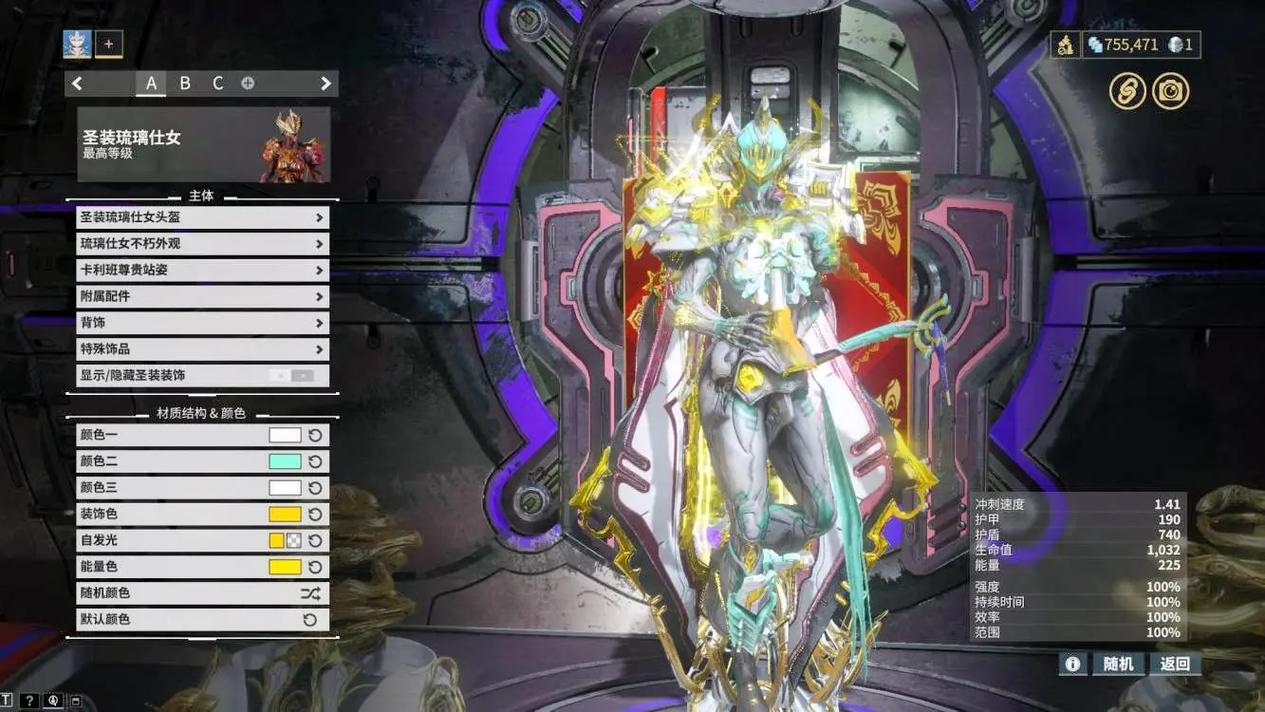
Task: Open the 附属配件 attachments menu
Action: (202, 297)
